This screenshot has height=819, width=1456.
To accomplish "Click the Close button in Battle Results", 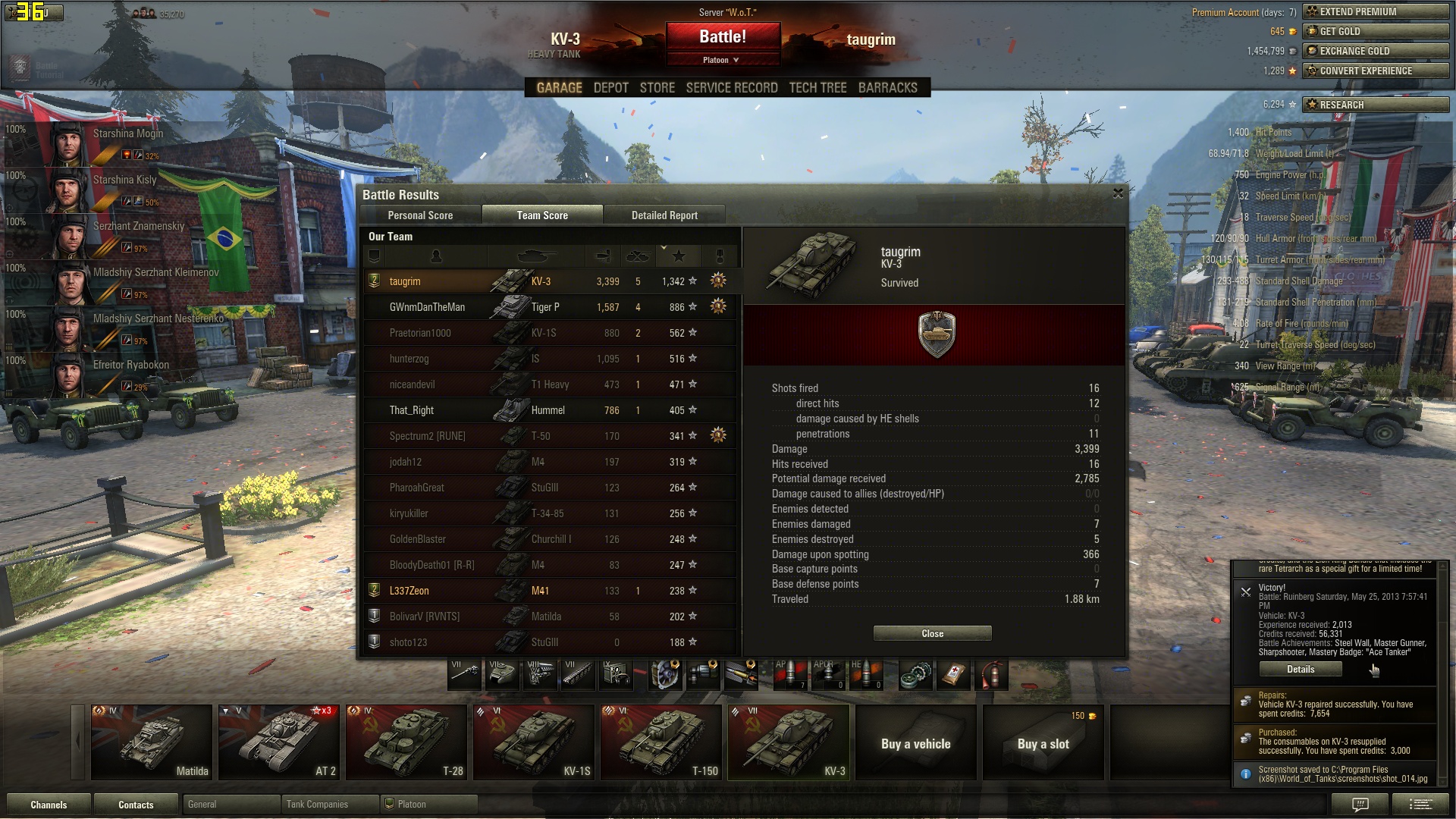I will click(932, 633).
